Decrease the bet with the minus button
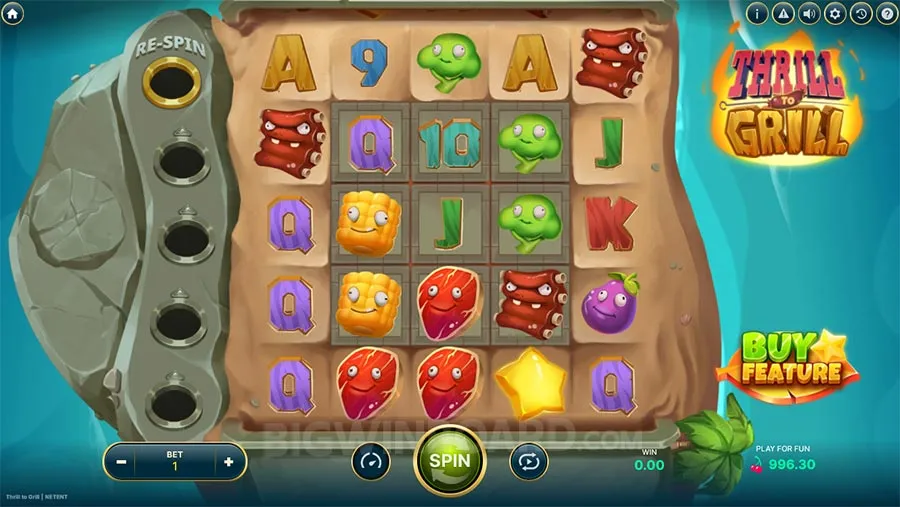Image resolution: width=900 pixels, height=507 pixels. 121,462
